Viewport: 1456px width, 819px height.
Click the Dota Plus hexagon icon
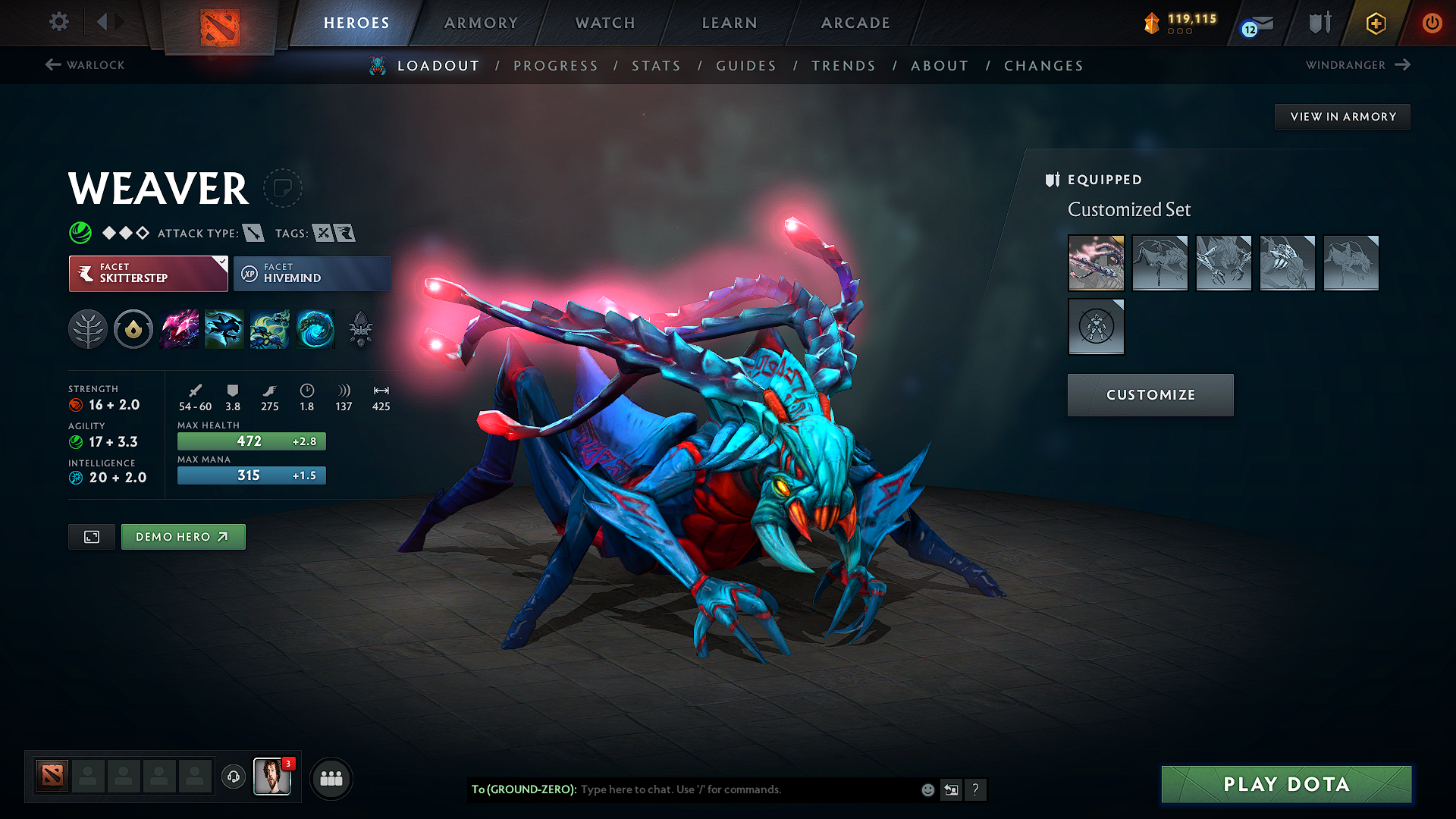[x=1375, y=23]
